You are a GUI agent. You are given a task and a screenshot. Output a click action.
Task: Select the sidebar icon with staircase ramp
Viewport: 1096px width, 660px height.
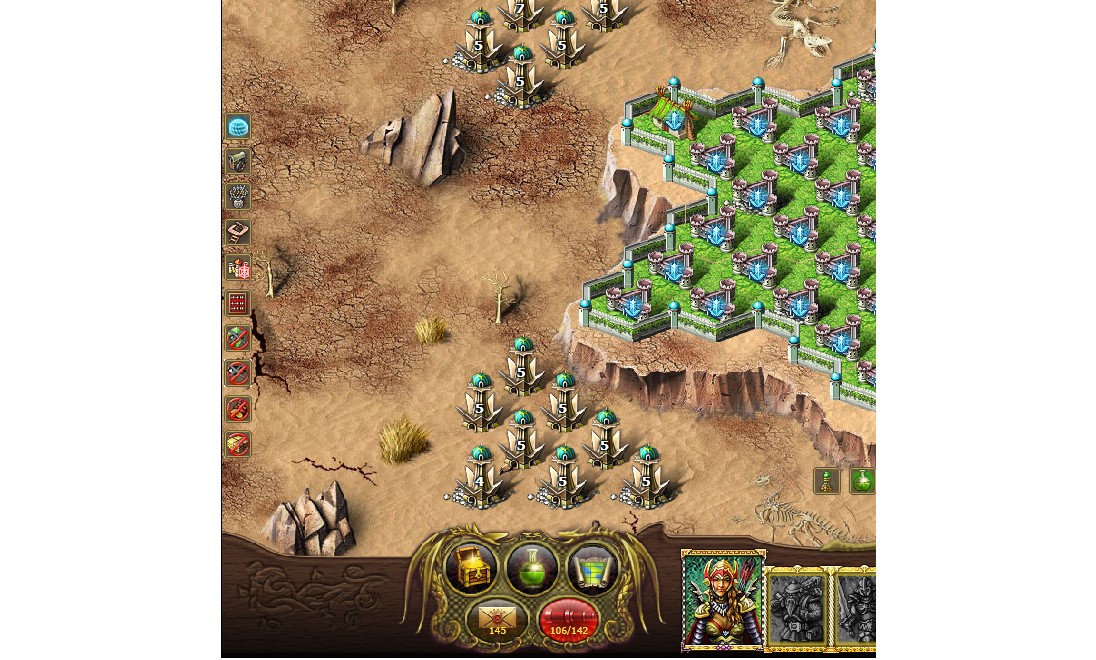pos(238,233)
